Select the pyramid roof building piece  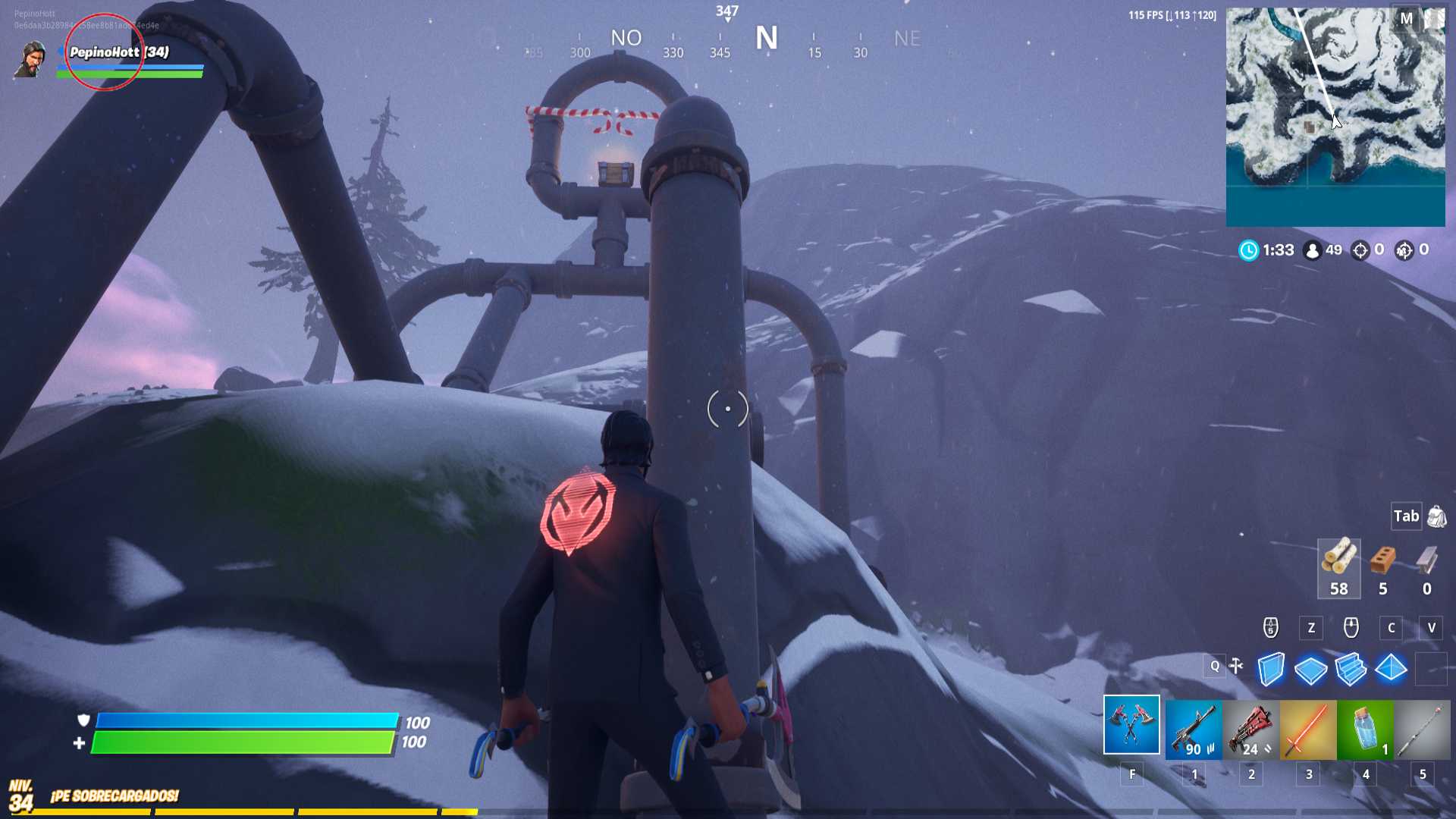(x=1391, y=669)
